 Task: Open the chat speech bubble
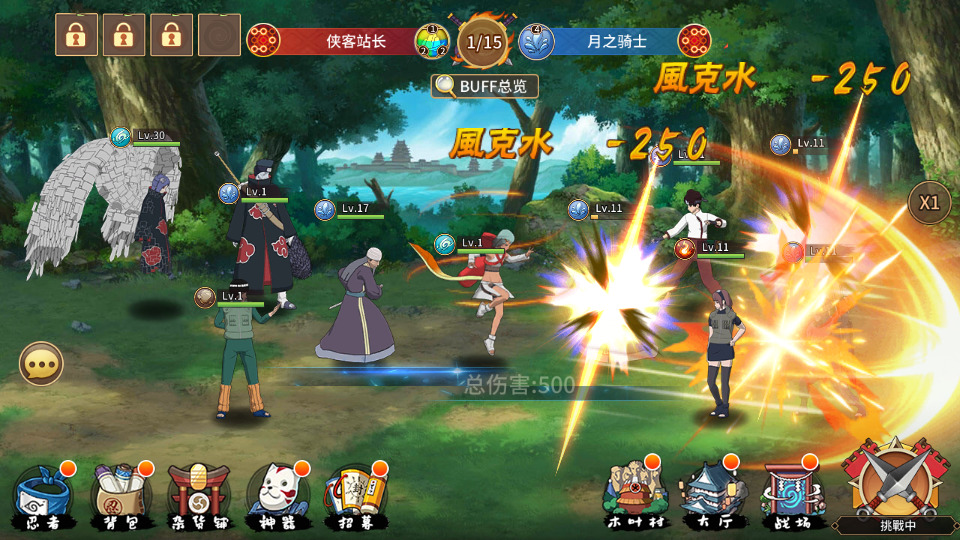point(41,364)
